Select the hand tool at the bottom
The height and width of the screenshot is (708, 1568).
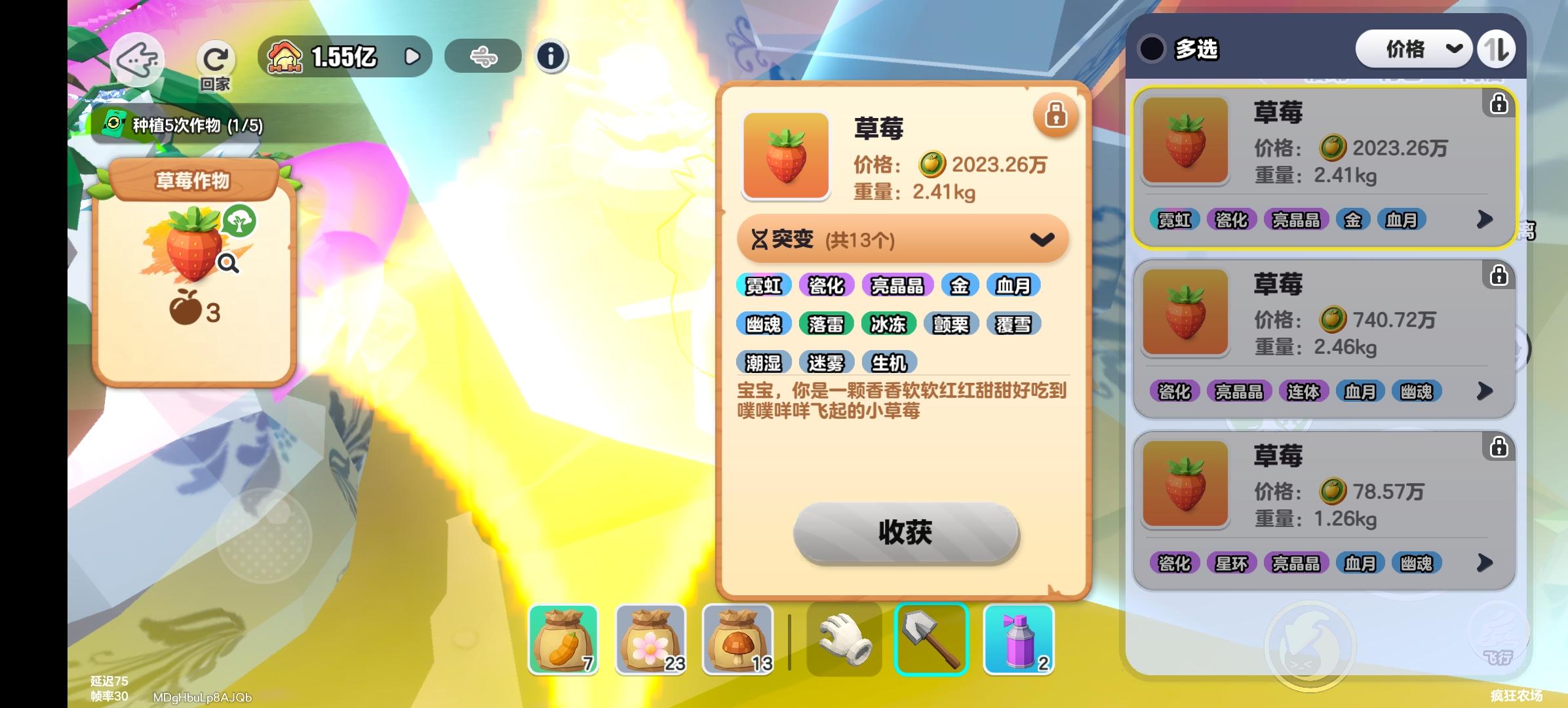click(x=844, y=639)
